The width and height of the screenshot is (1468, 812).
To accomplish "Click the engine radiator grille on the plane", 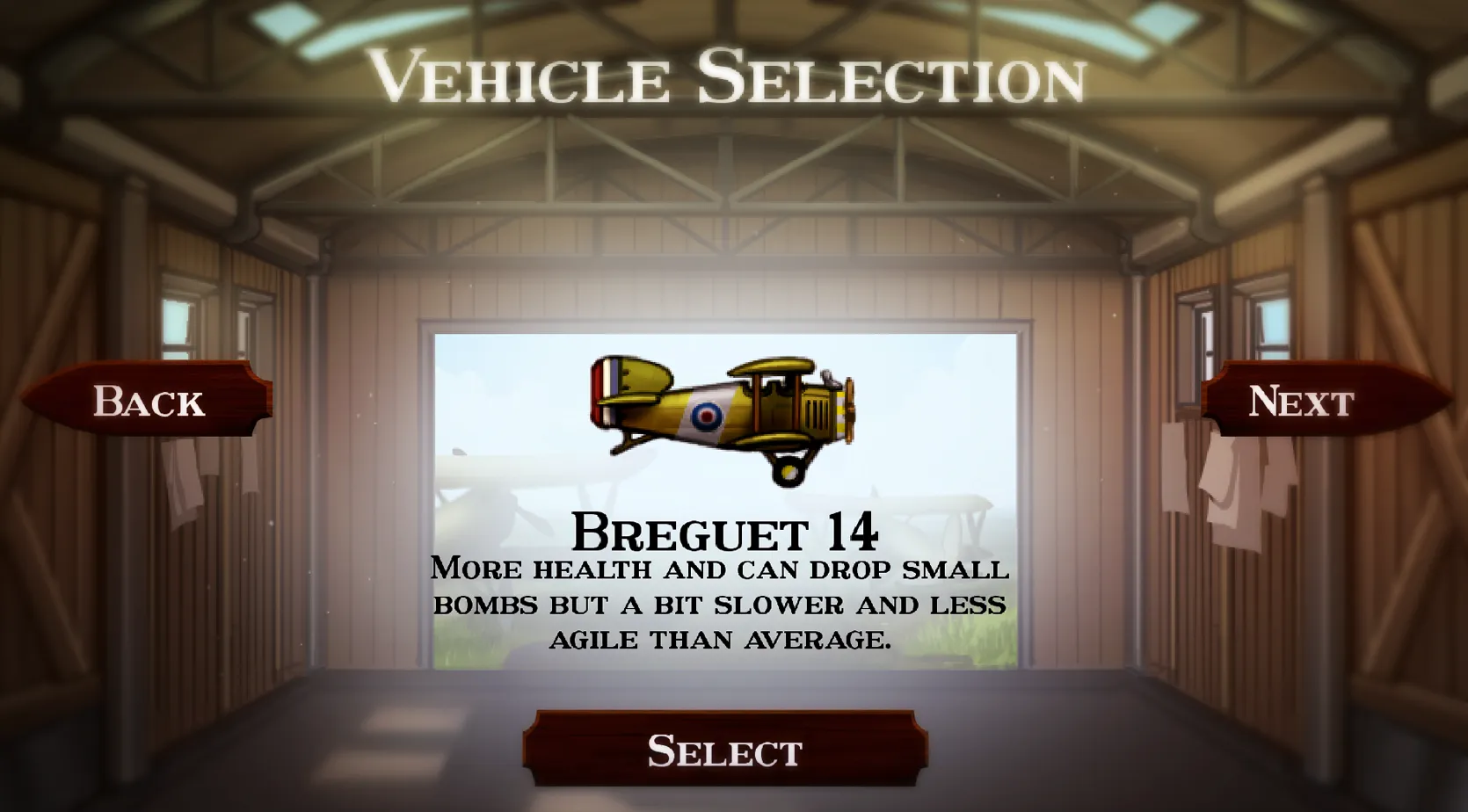I will 817,413.
